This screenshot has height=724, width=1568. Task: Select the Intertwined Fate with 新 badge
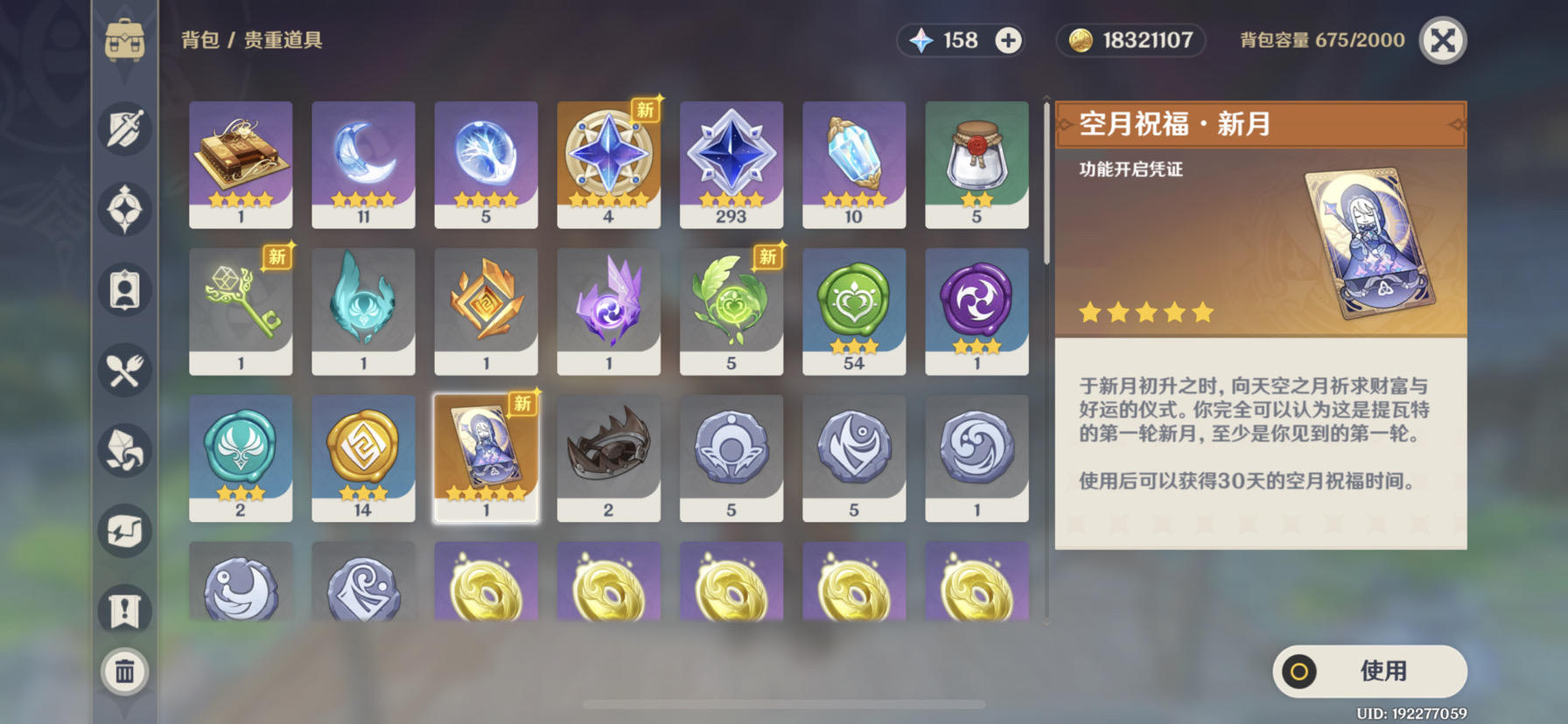pyautogui.click(x=608, y=162)
